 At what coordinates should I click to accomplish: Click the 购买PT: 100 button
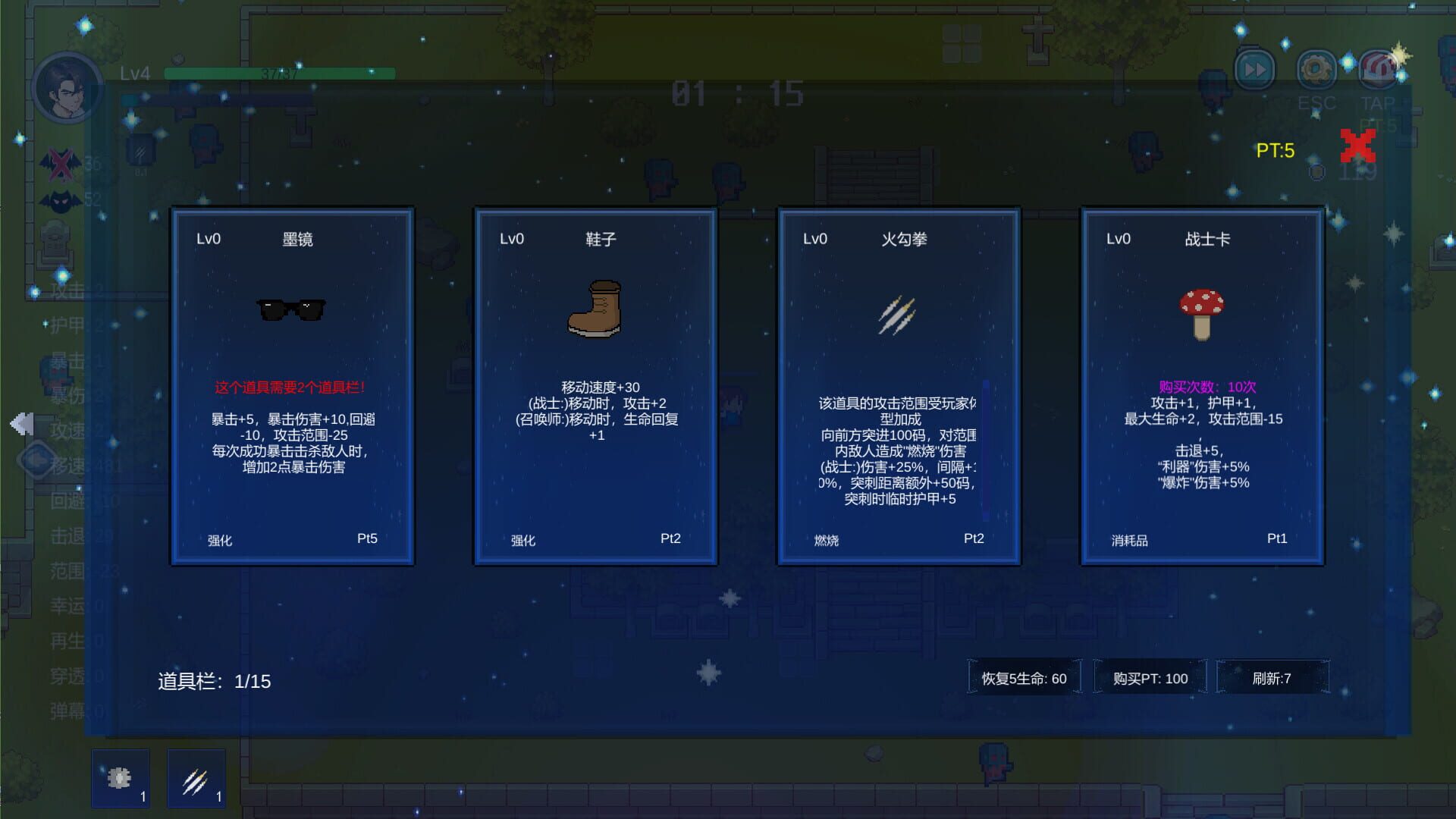[x=1150, y=677]
